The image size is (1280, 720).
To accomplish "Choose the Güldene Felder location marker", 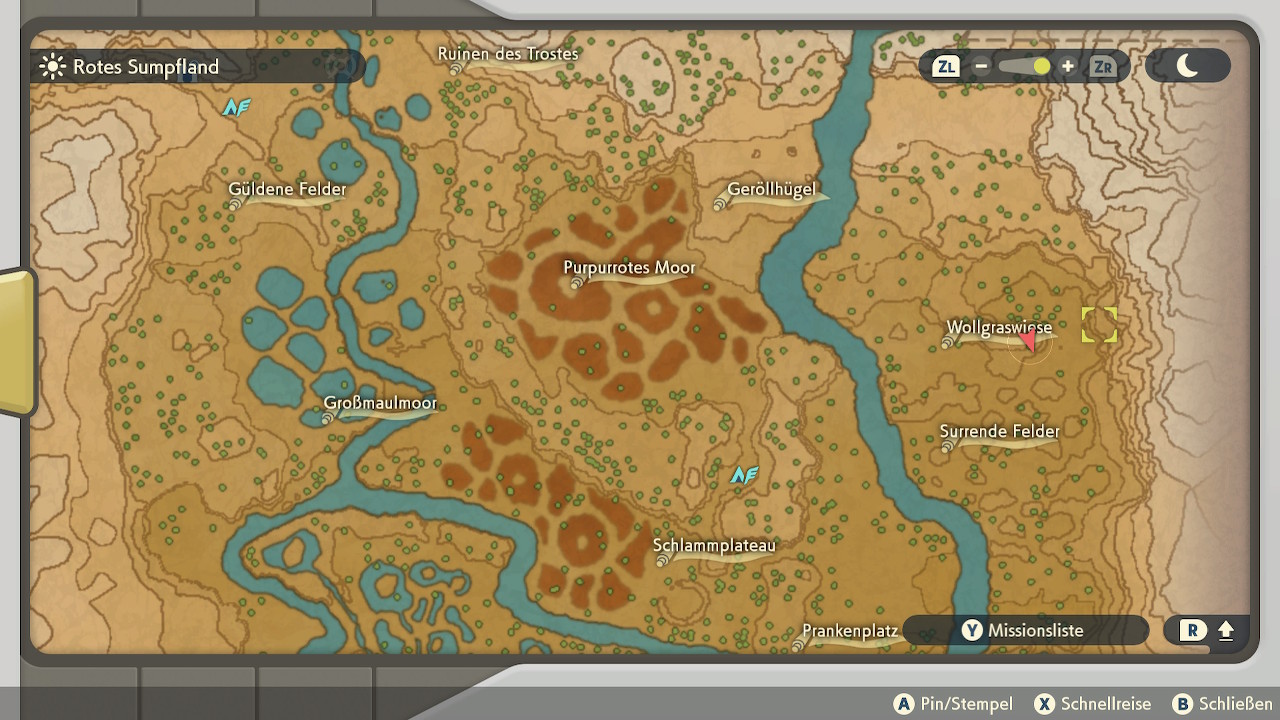I will point(287,190).
